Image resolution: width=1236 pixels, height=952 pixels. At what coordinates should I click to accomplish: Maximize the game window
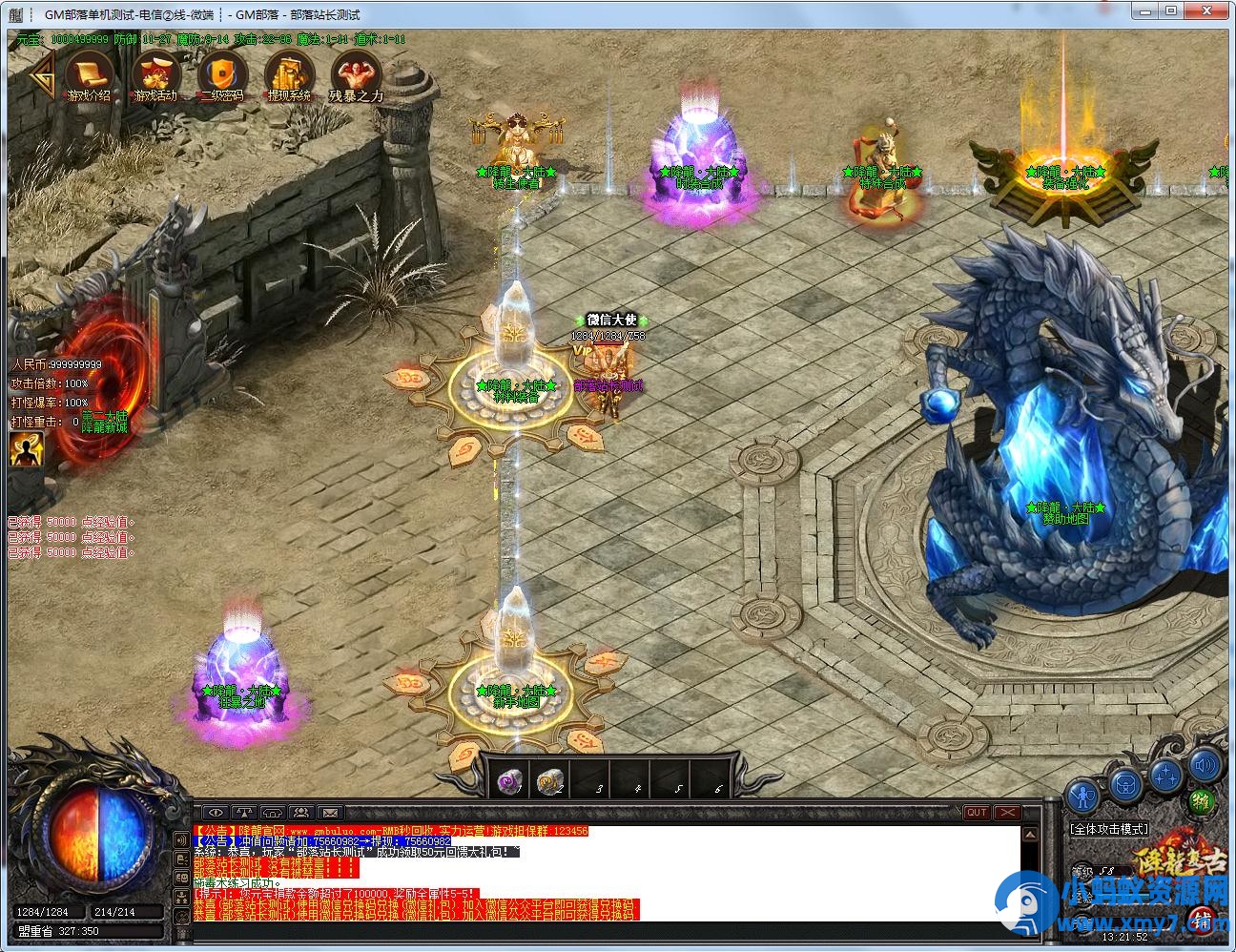click(x=1171, y=10)
